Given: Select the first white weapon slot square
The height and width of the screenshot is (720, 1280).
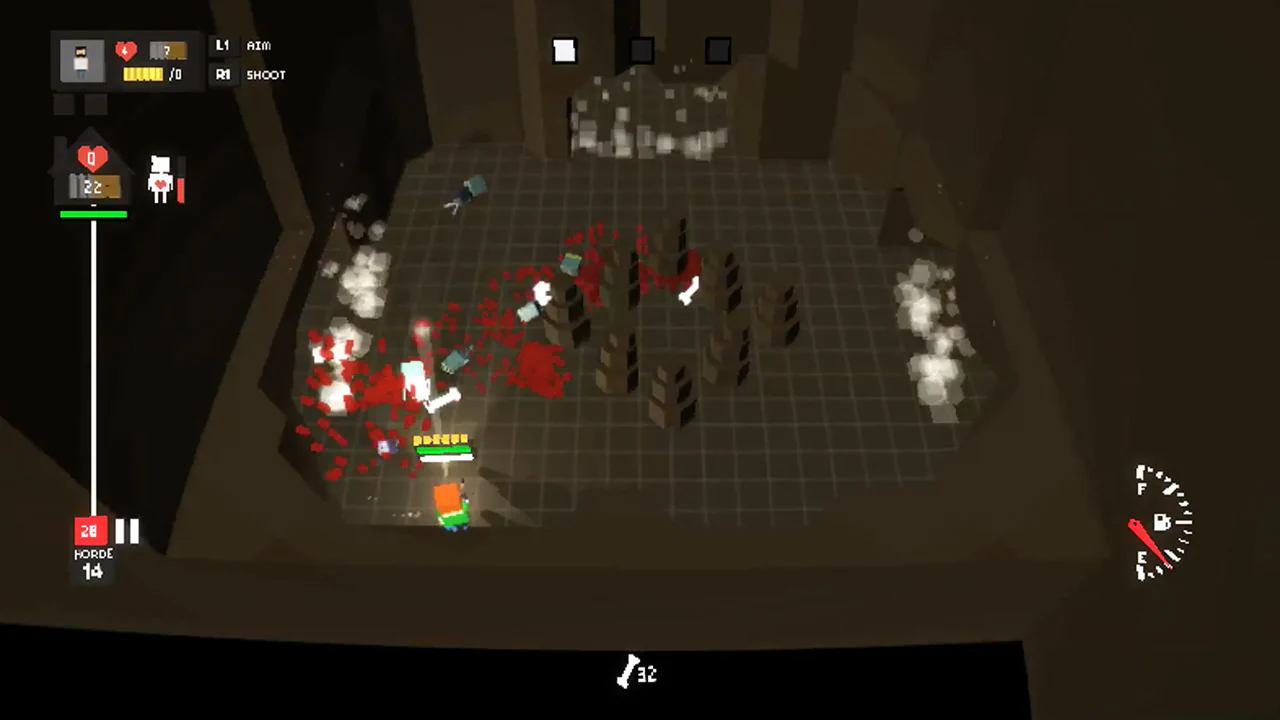Looking at the screenshot, I should (x=564, y=50).
